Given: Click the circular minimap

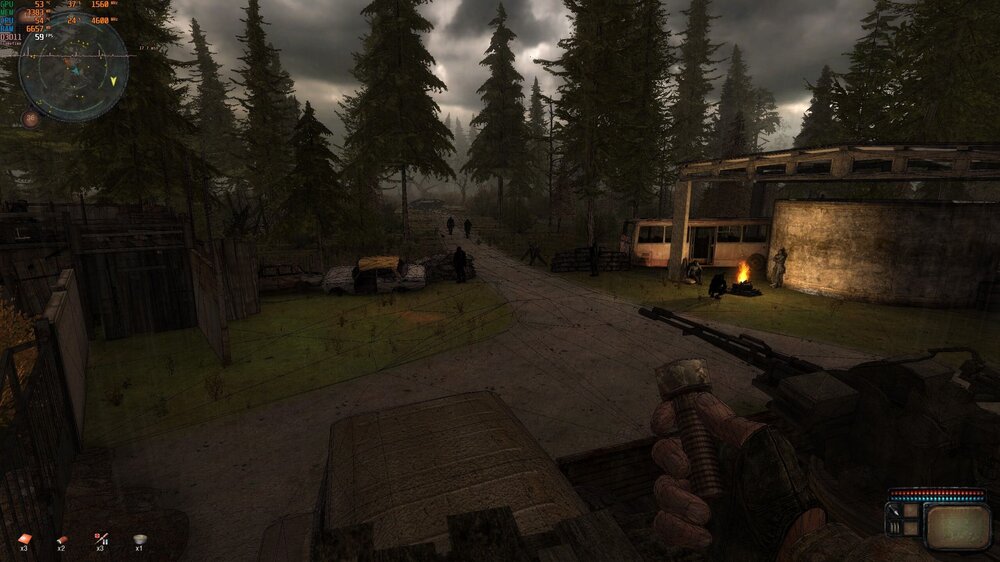Looking at the screenshot, I should pos(73,67).
